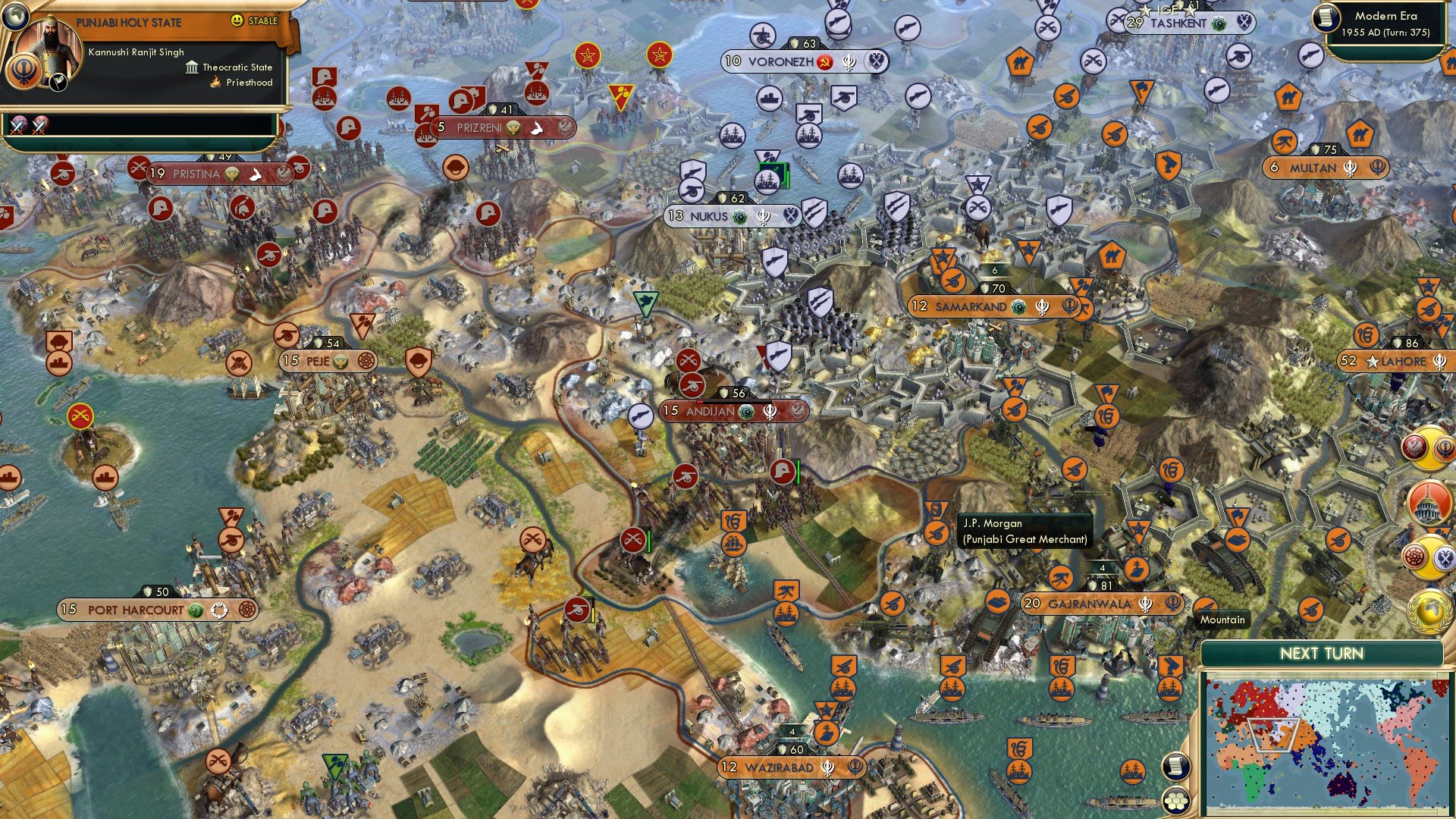Screen dimensions: 1456x819
Task: Open the map options scroll icon beside the minimap
Action: coord(1176,767)
